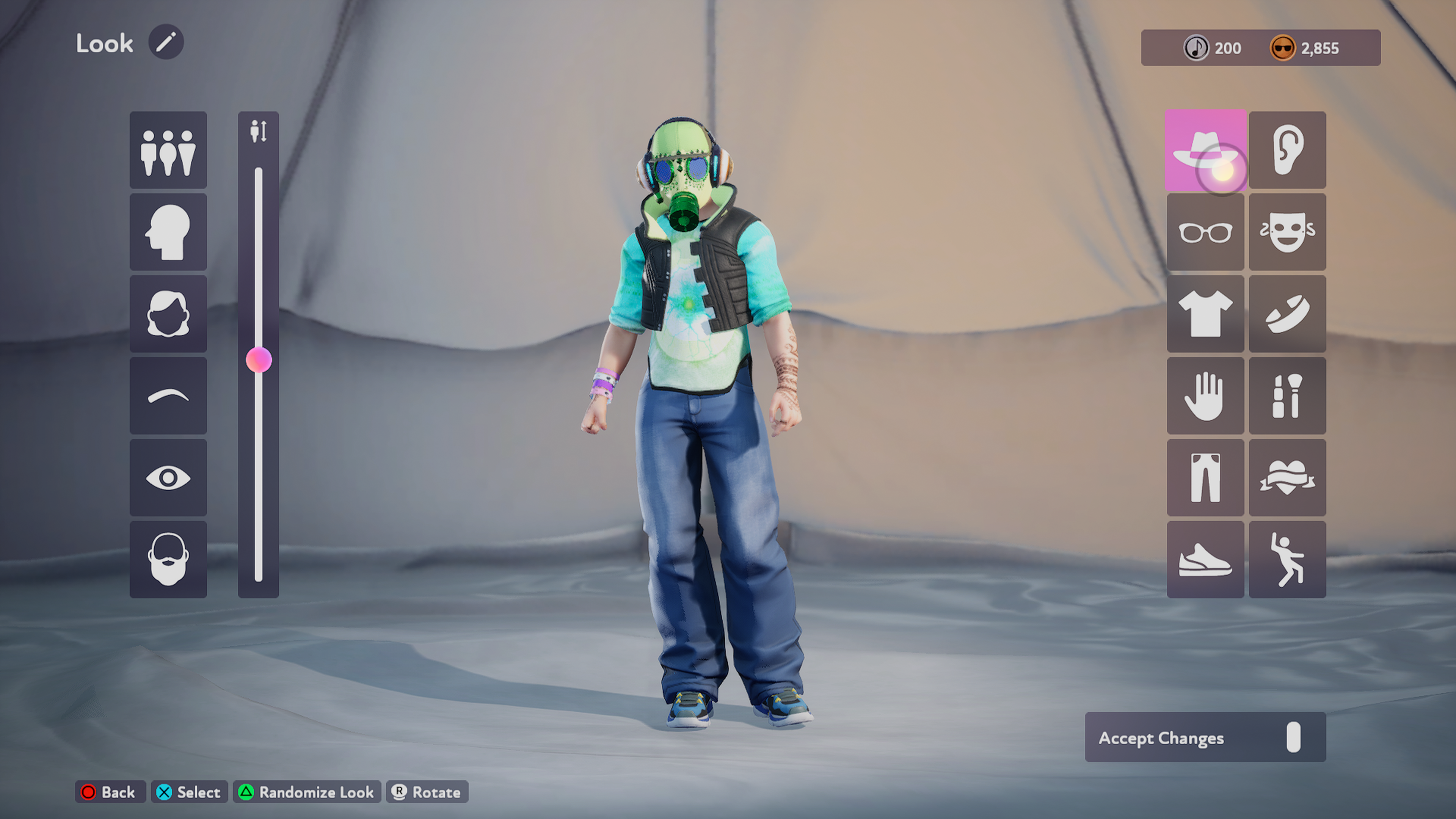Viewport: 1456px width, 819px height.
Task: Select the heart tattoo category
Action: (x=1287, y=478)
